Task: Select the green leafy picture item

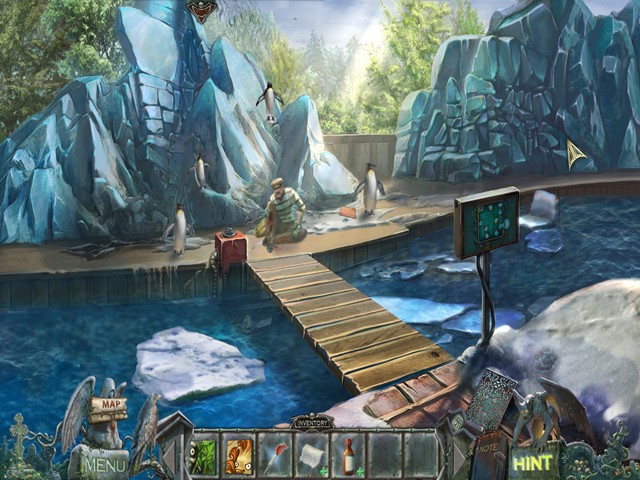Action: pyautogui.click(x=204, y=454)
